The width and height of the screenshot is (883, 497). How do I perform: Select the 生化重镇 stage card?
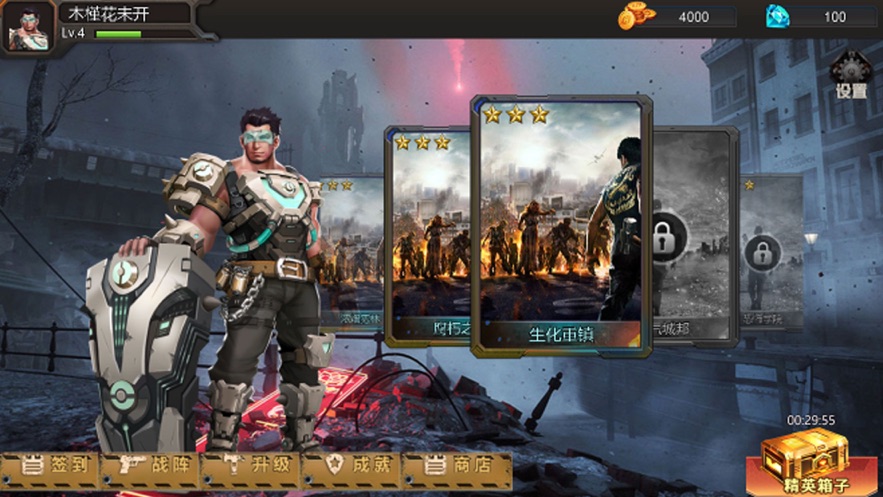(x=560, y=225)
